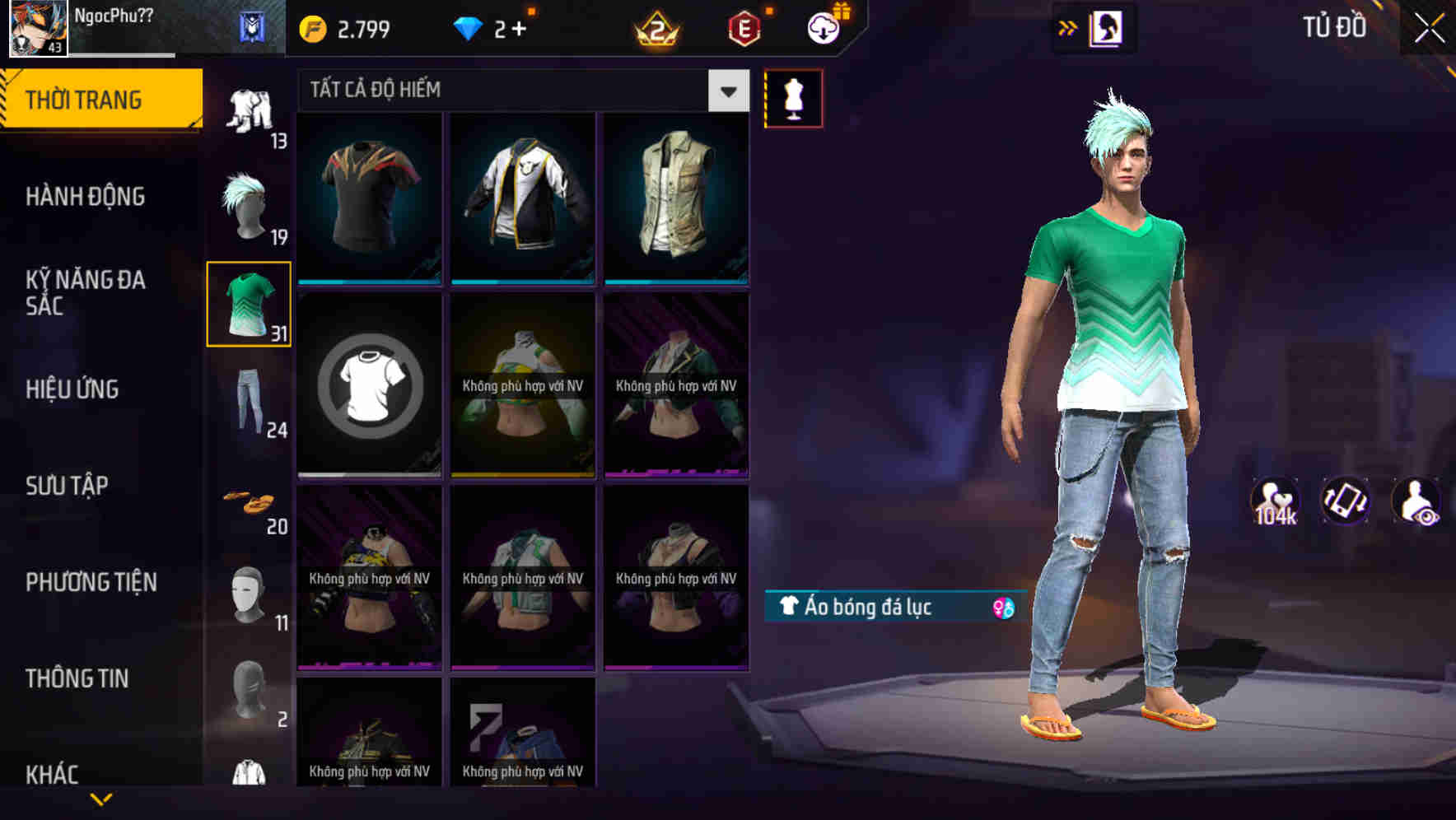This screenshot has height=820, width=1456.
Task: Open the shoes category showing 20 items
Action: click(x=248, y=504)
